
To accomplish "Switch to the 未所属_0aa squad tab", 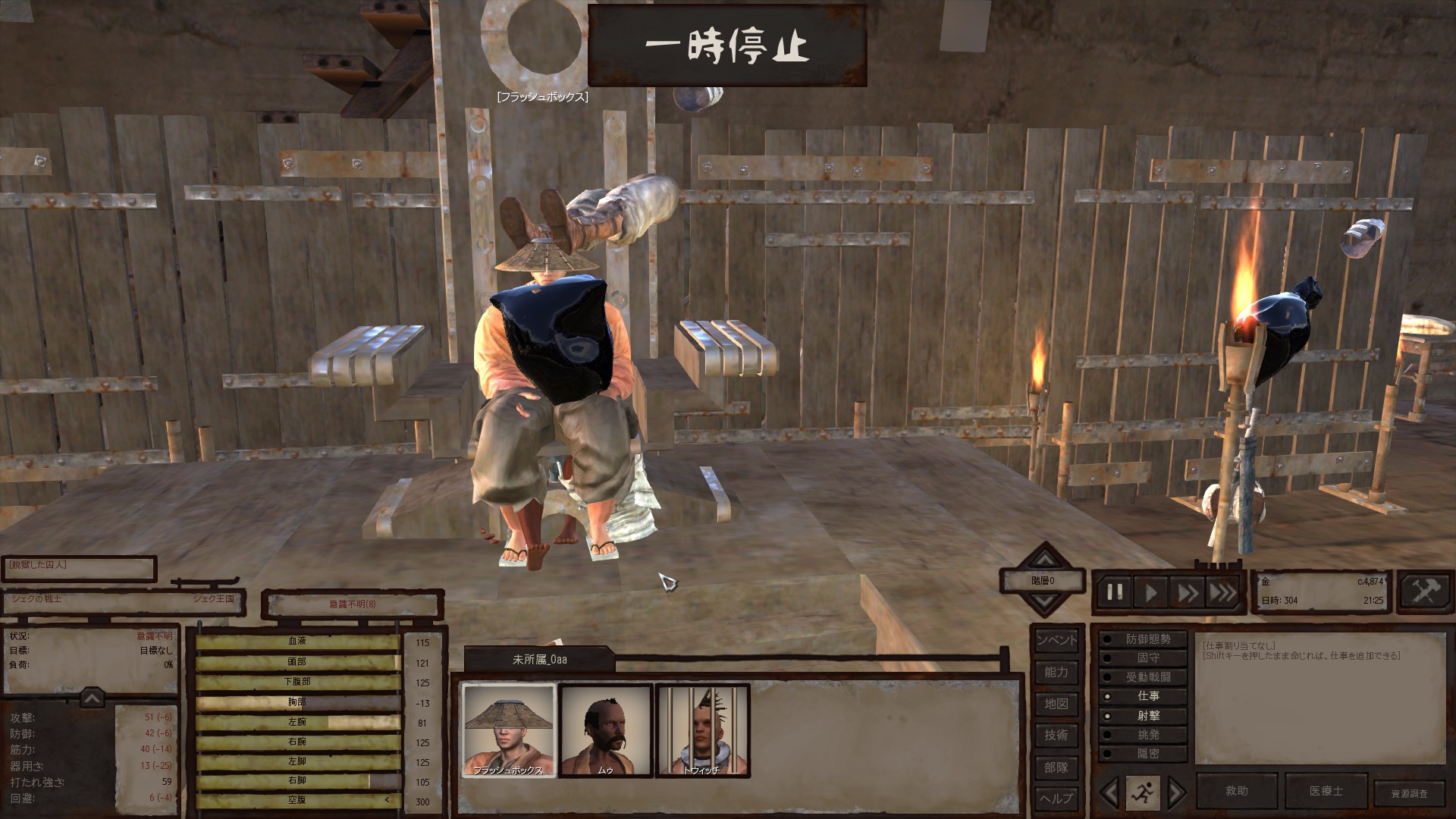I will tap(538, 660).
